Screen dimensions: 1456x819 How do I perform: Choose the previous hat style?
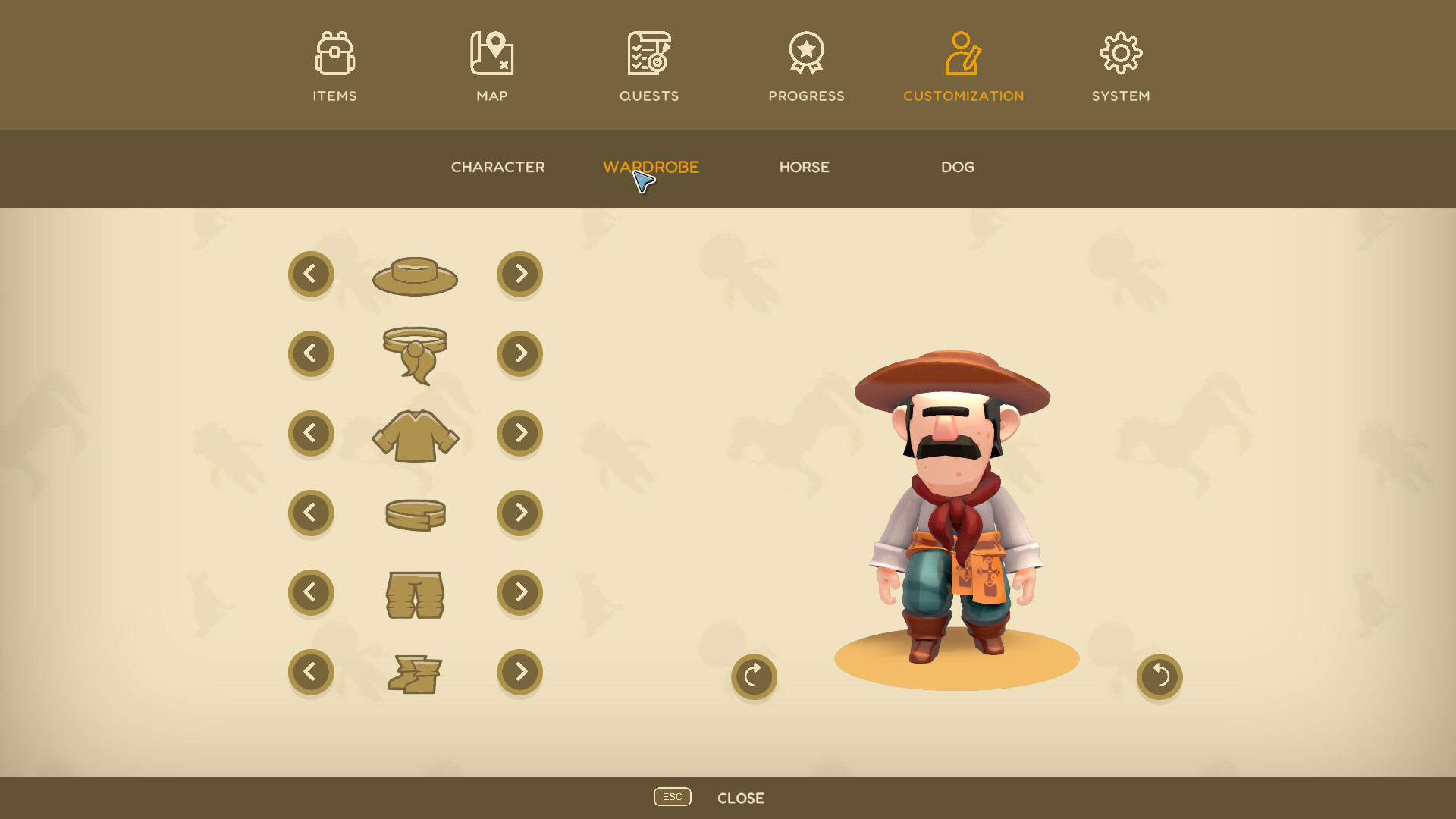coord(311,274)
